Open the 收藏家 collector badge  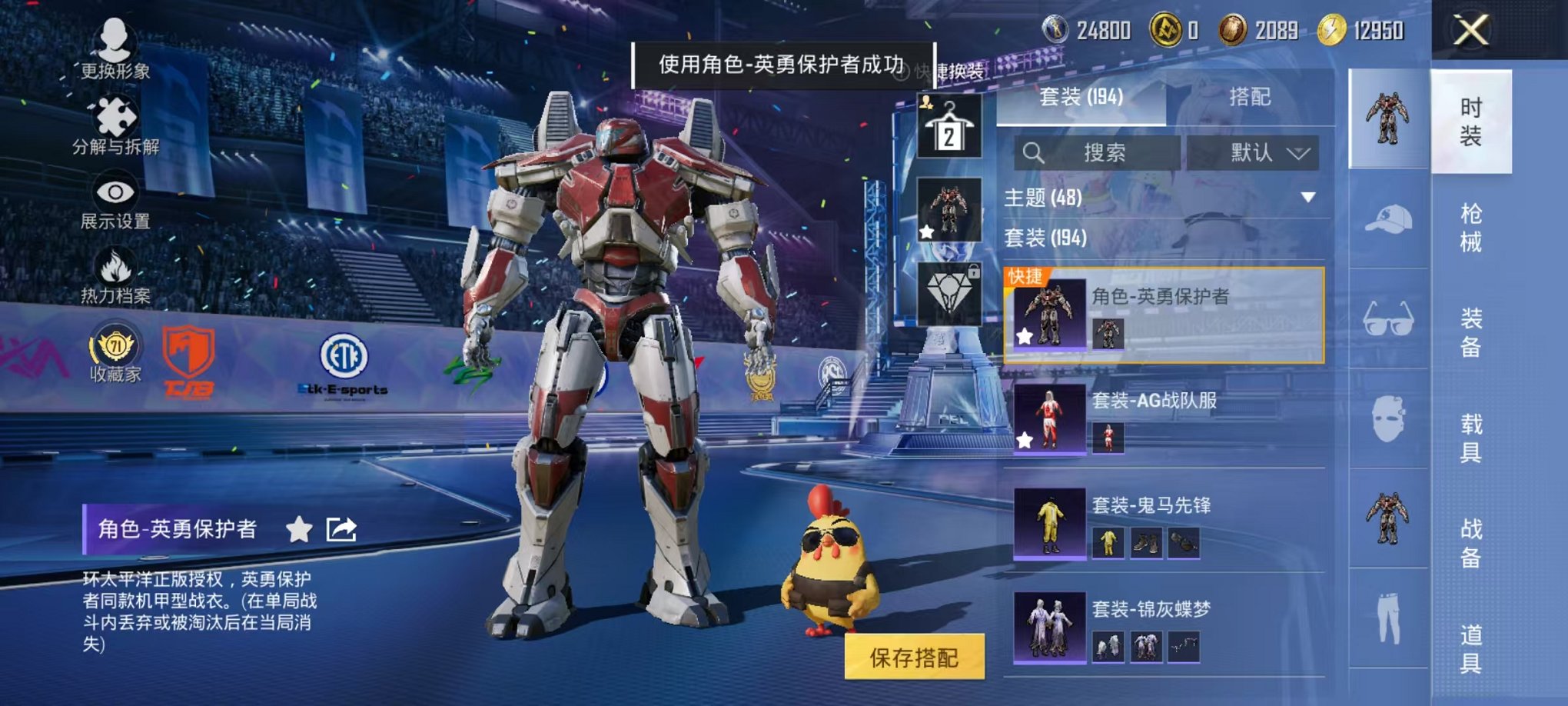click(x=115, y=353)
